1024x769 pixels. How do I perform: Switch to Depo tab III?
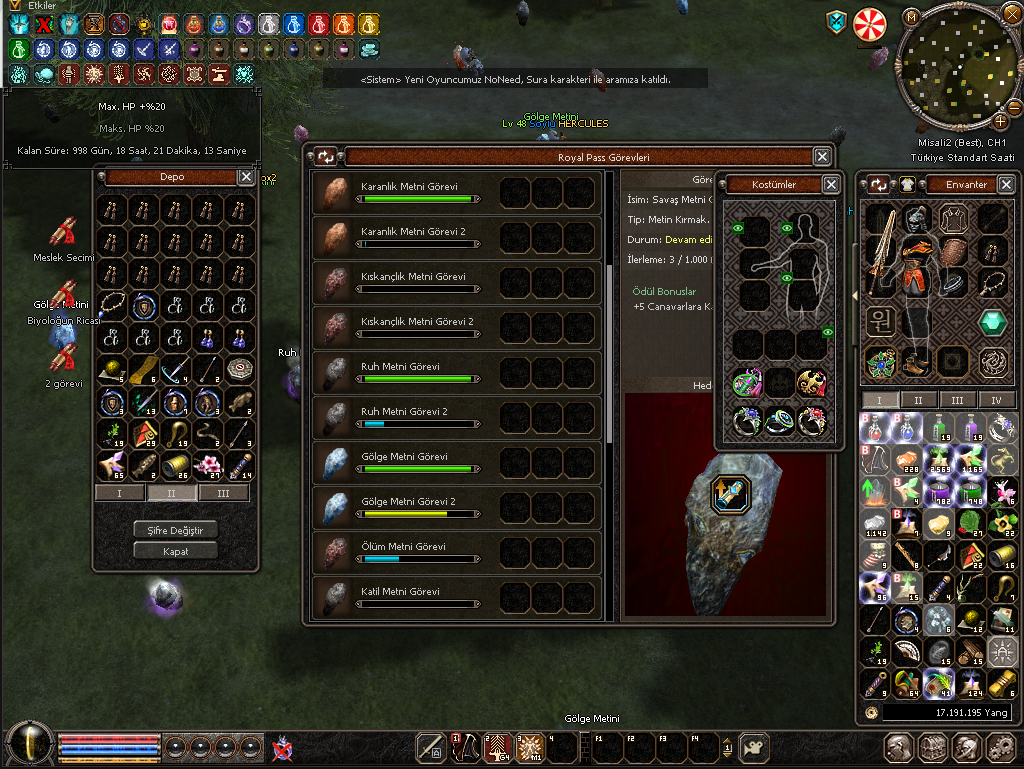pyautogui.click(x=223, y=493)
